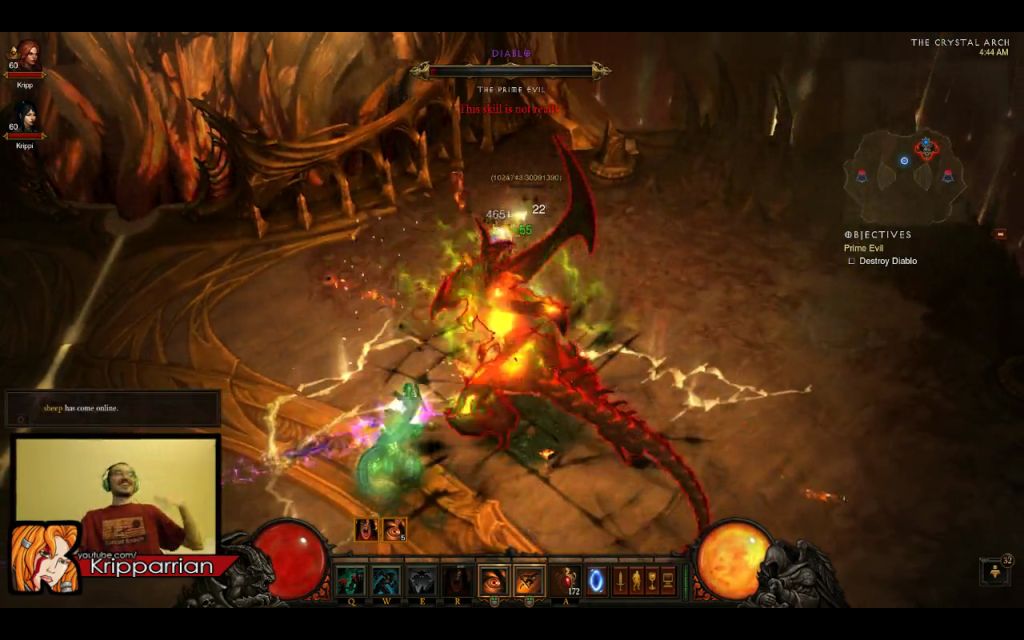Open the blue Town Portal
The height and width of the screenshot is (640, 1024).
[x=597, y=580]
